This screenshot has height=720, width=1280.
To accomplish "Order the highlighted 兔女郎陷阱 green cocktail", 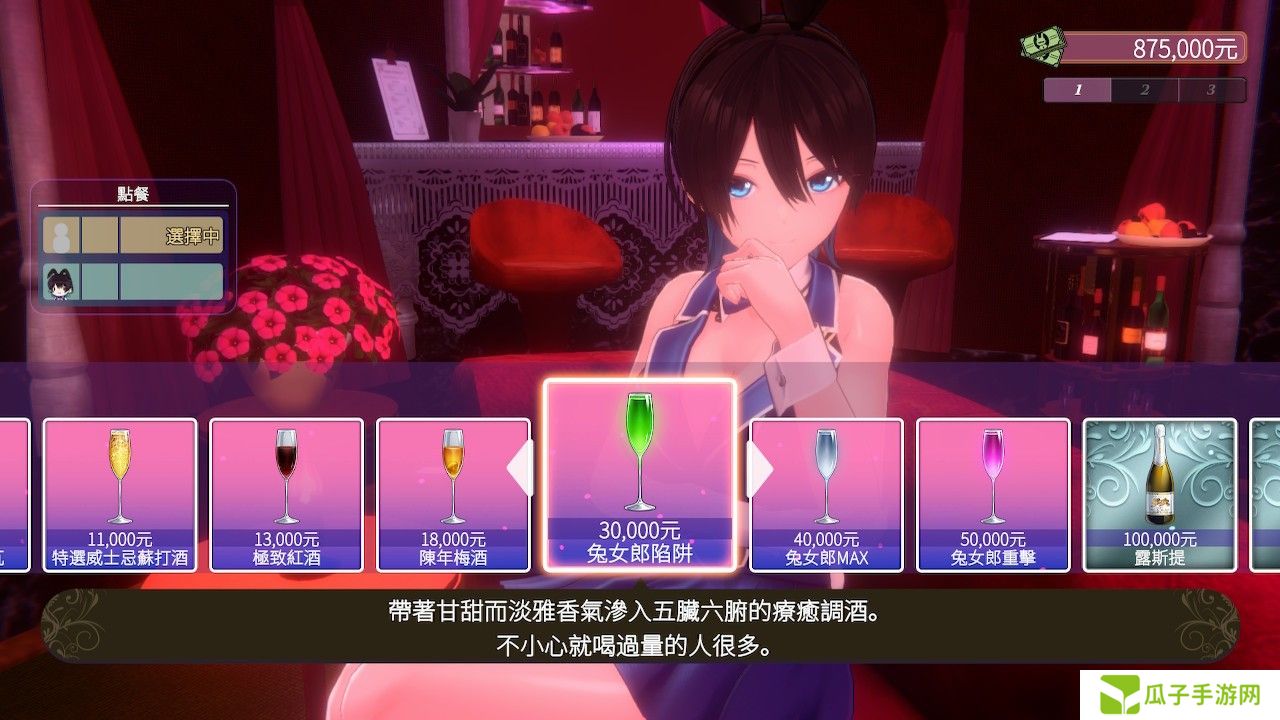I will (640, 475).
